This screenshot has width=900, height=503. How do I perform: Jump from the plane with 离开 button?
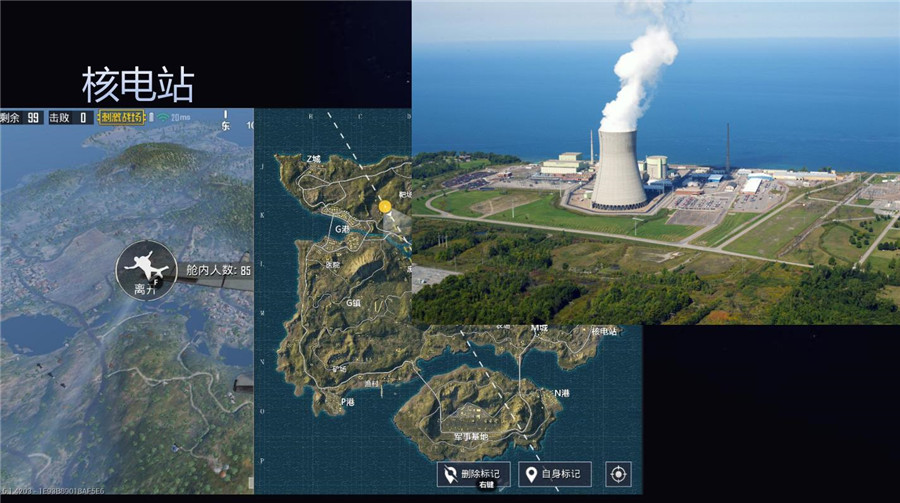coord(147,270)
